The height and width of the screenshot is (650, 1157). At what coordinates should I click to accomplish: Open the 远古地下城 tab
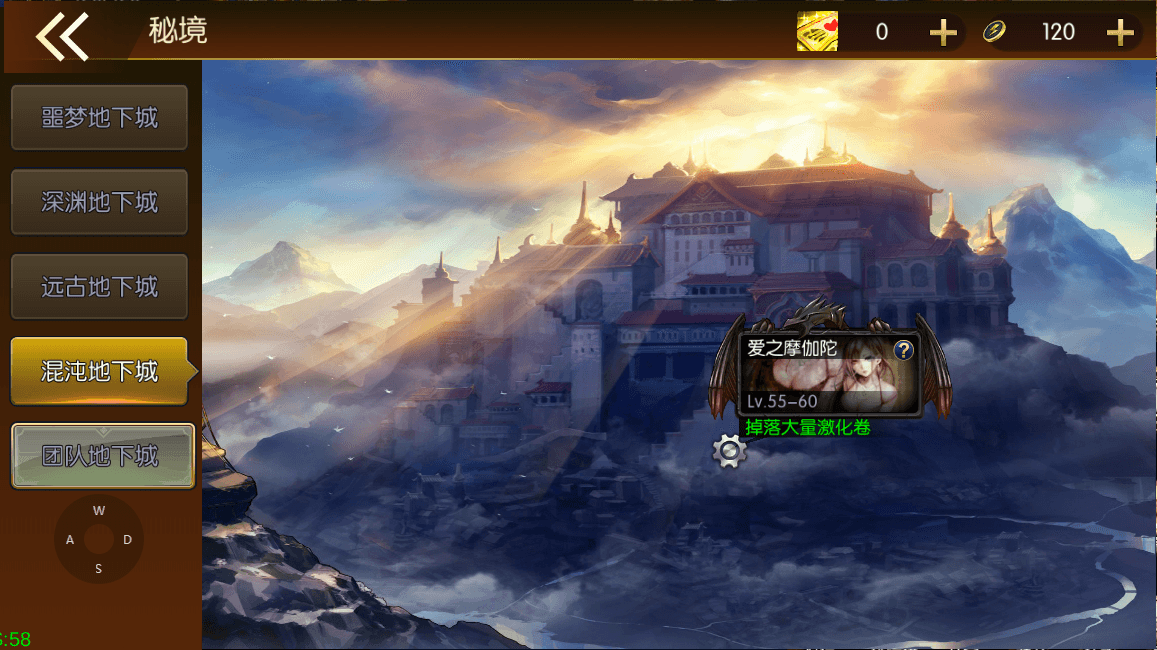[x=99, y=287]
